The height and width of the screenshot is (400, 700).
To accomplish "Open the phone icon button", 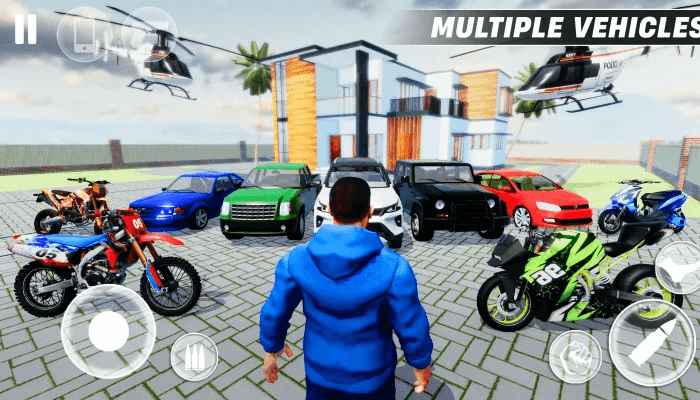I will tap(84, 35).
